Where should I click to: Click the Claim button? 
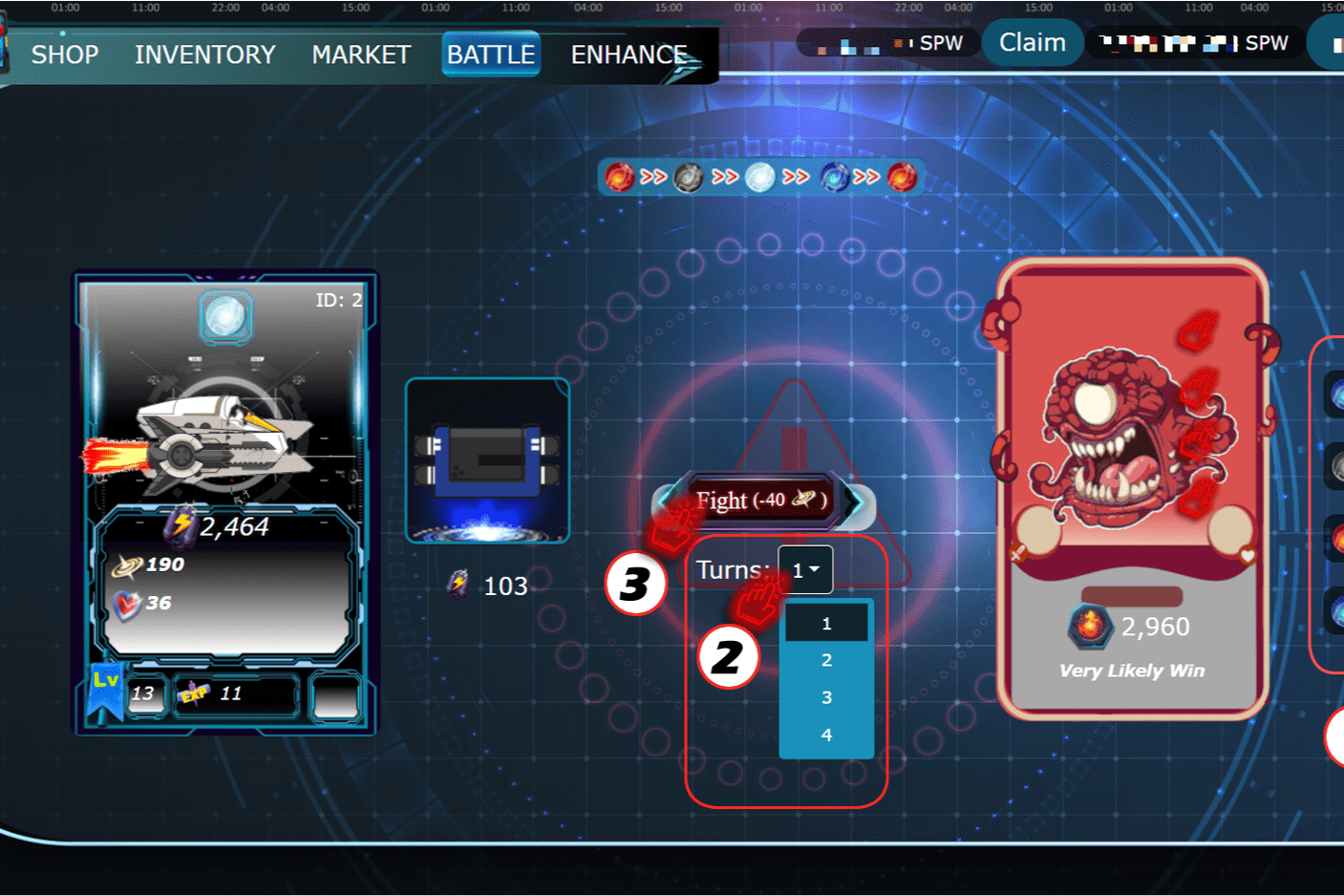pyautogui.click(x=1032, y=42)
